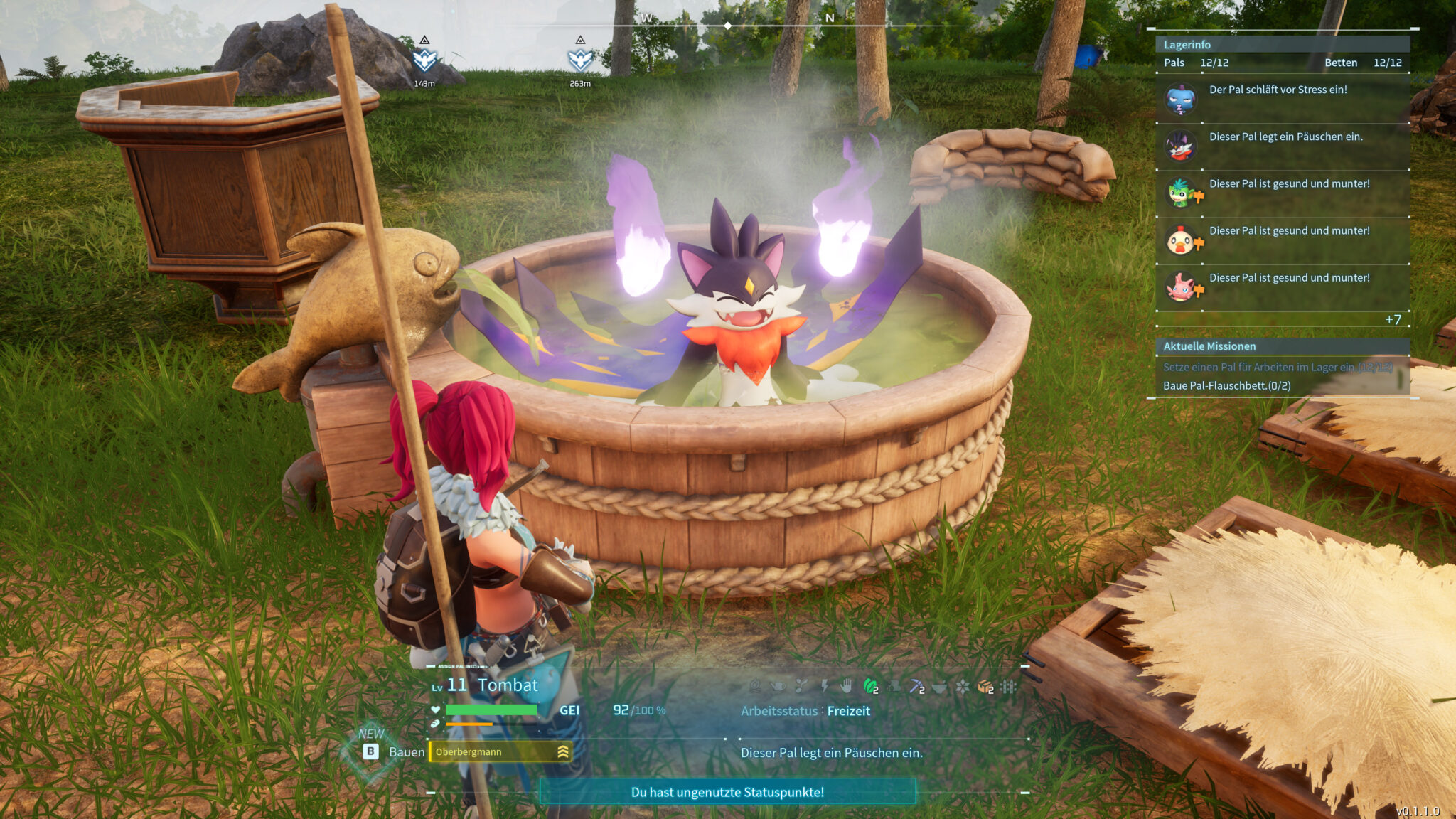
Task: Select the lightning bolt work icon
Action: click(824, 686)
